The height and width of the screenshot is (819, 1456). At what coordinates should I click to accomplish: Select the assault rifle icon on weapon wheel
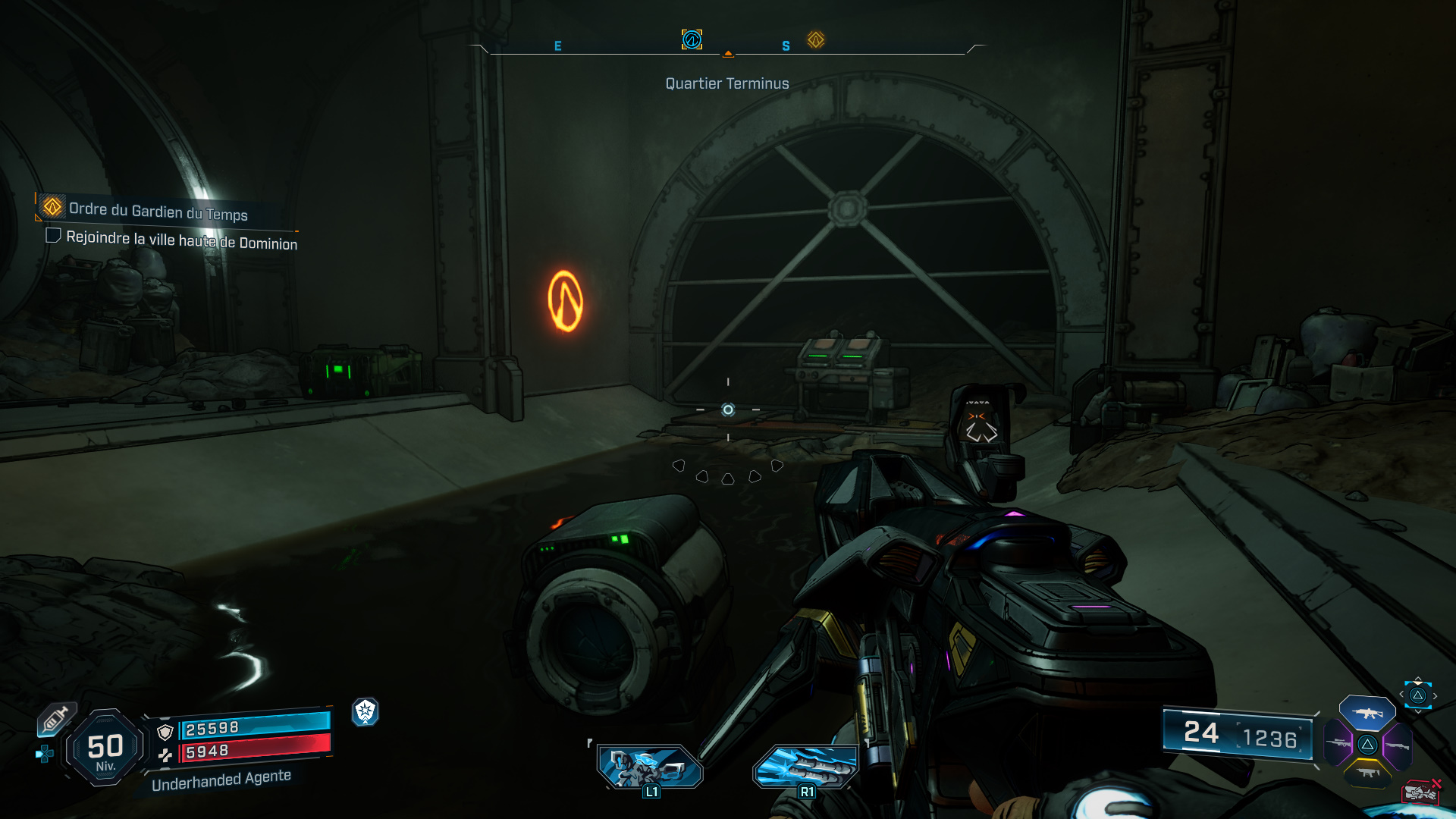point(1367,713)
